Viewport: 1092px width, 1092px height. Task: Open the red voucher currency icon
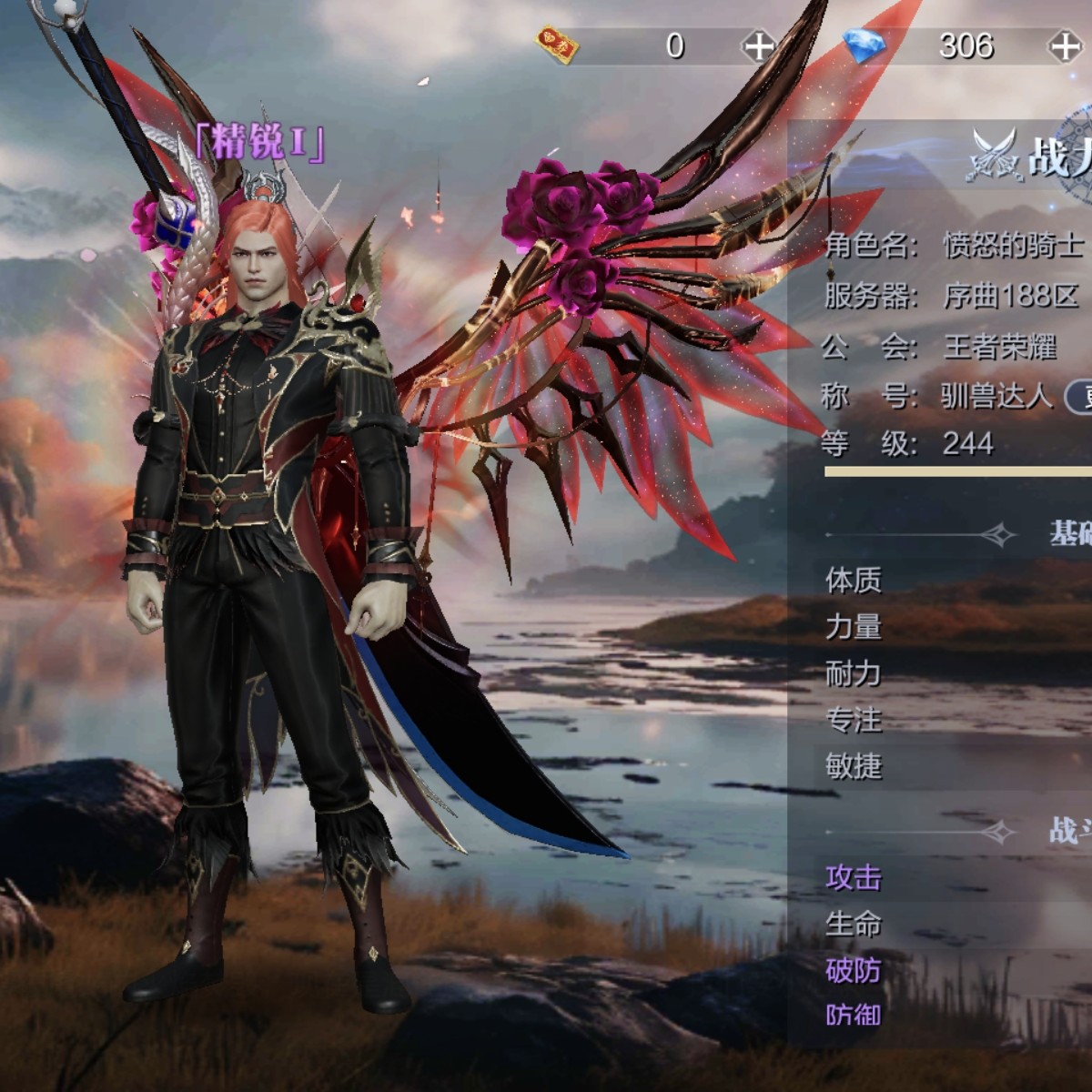point(557,44)
